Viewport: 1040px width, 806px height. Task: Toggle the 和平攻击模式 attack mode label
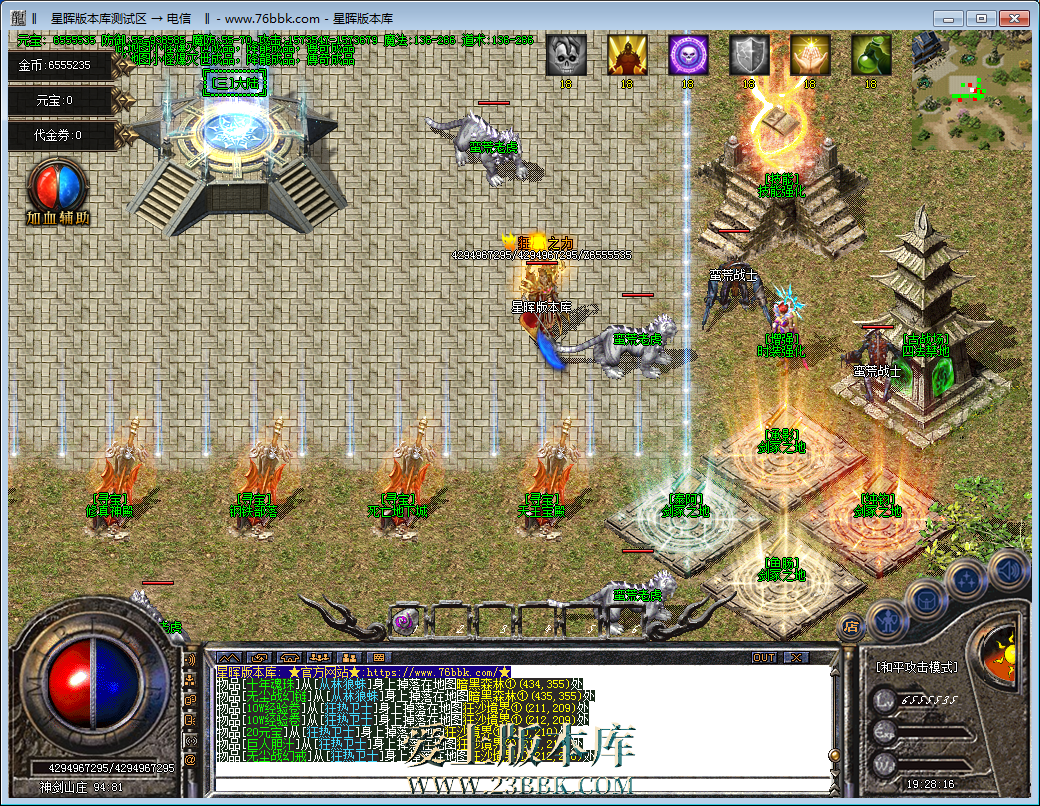(x=916, y=667)
